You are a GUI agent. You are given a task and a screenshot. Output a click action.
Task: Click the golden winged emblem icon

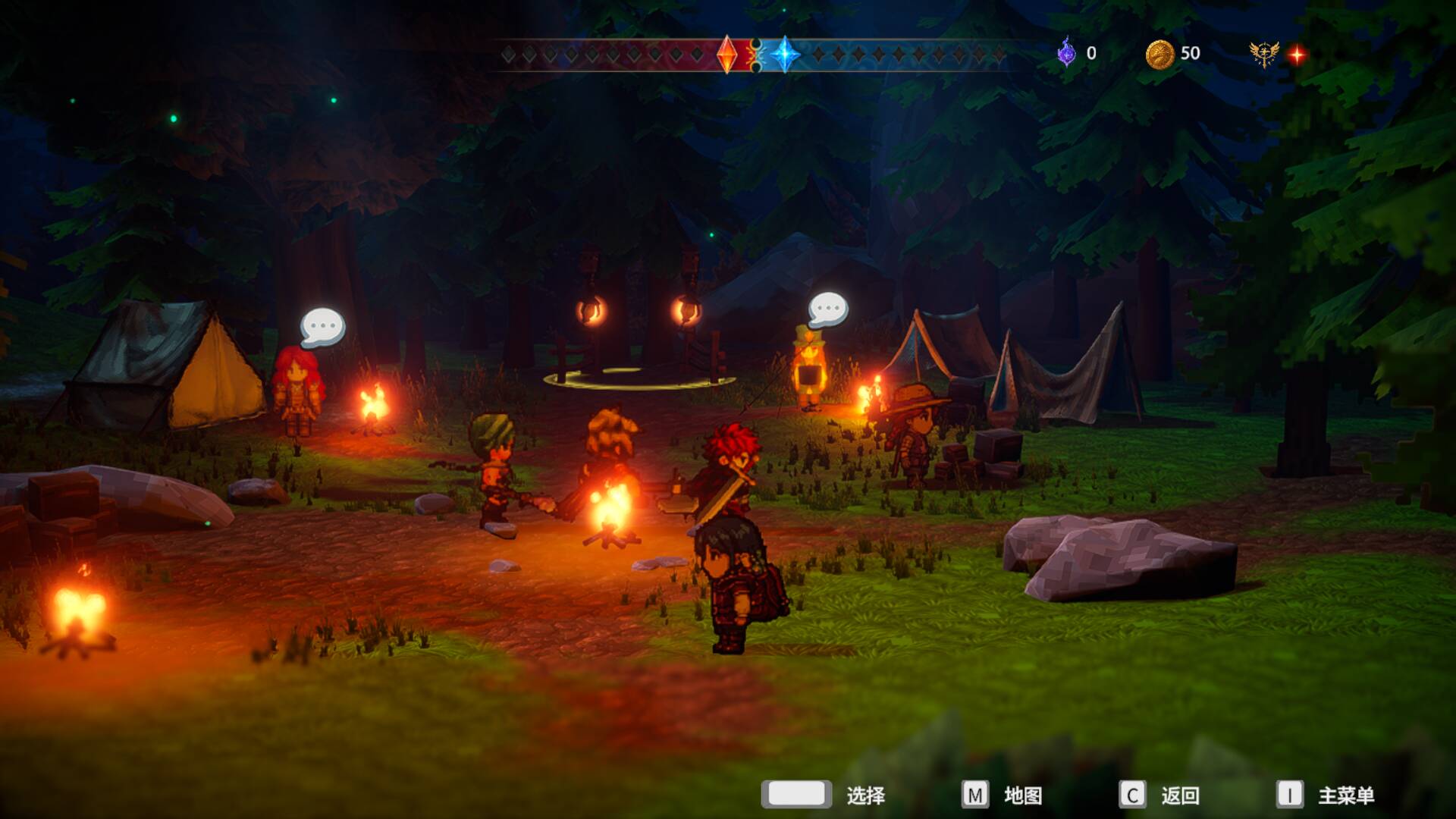point(1263,54)
